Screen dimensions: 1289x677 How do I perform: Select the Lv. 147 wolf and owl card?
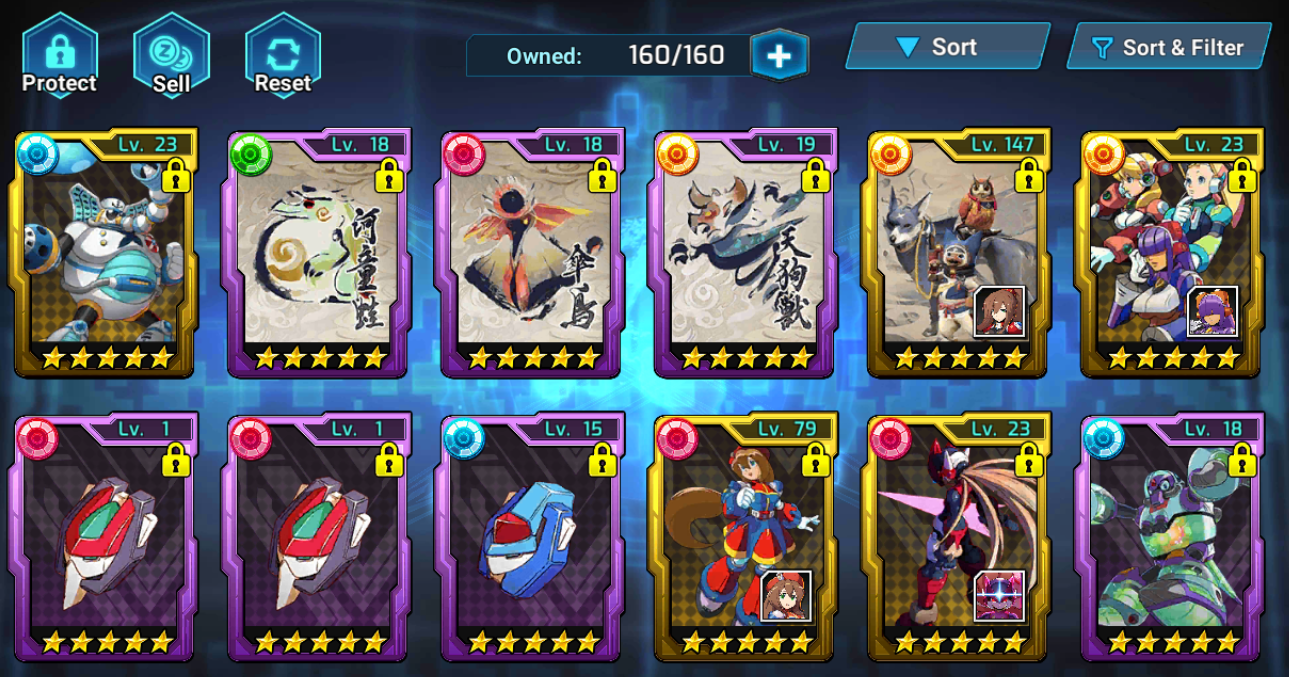click(957, 255)
